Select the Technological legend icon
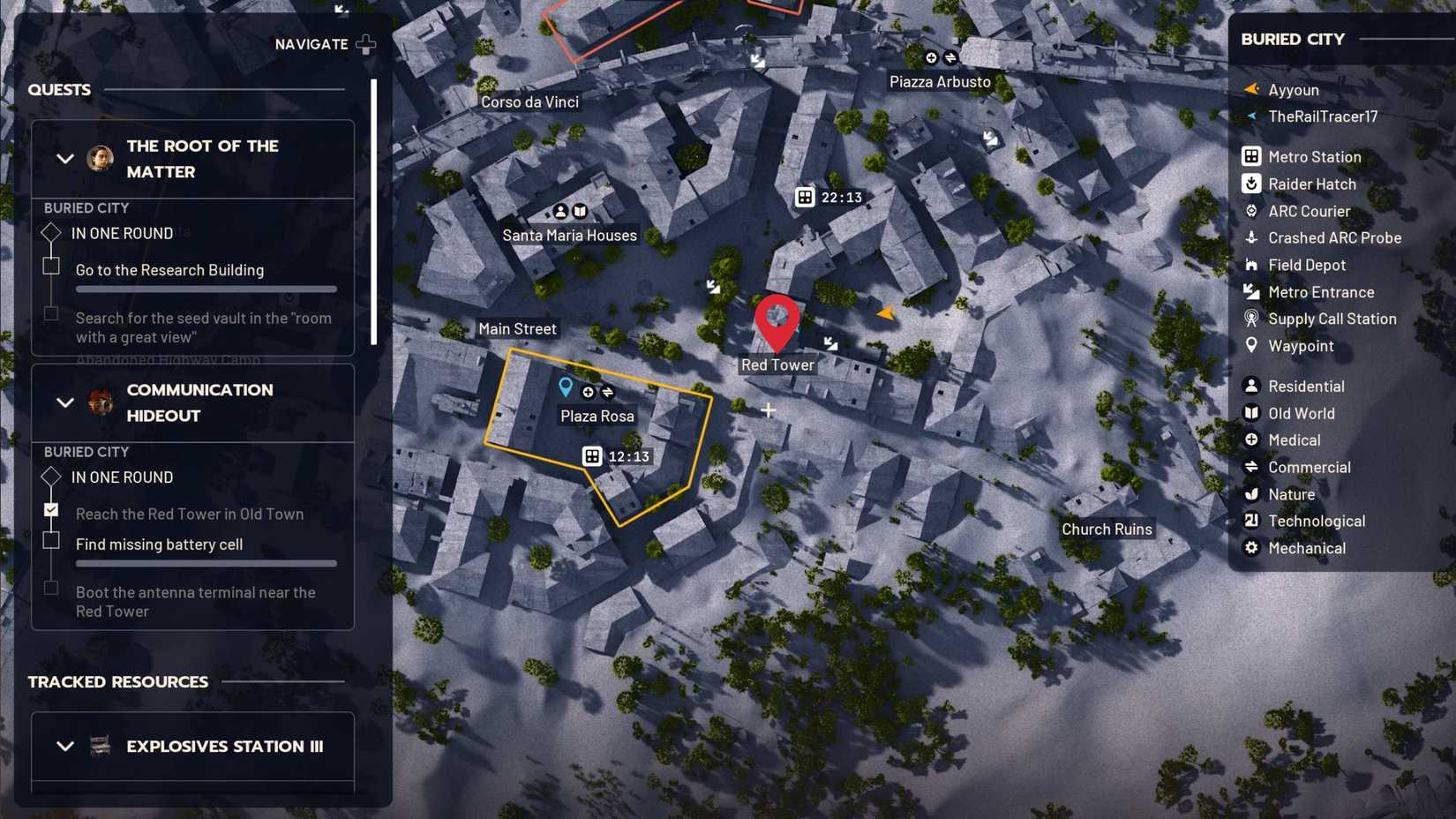The image size is (1456, 819). [1251, 521]
